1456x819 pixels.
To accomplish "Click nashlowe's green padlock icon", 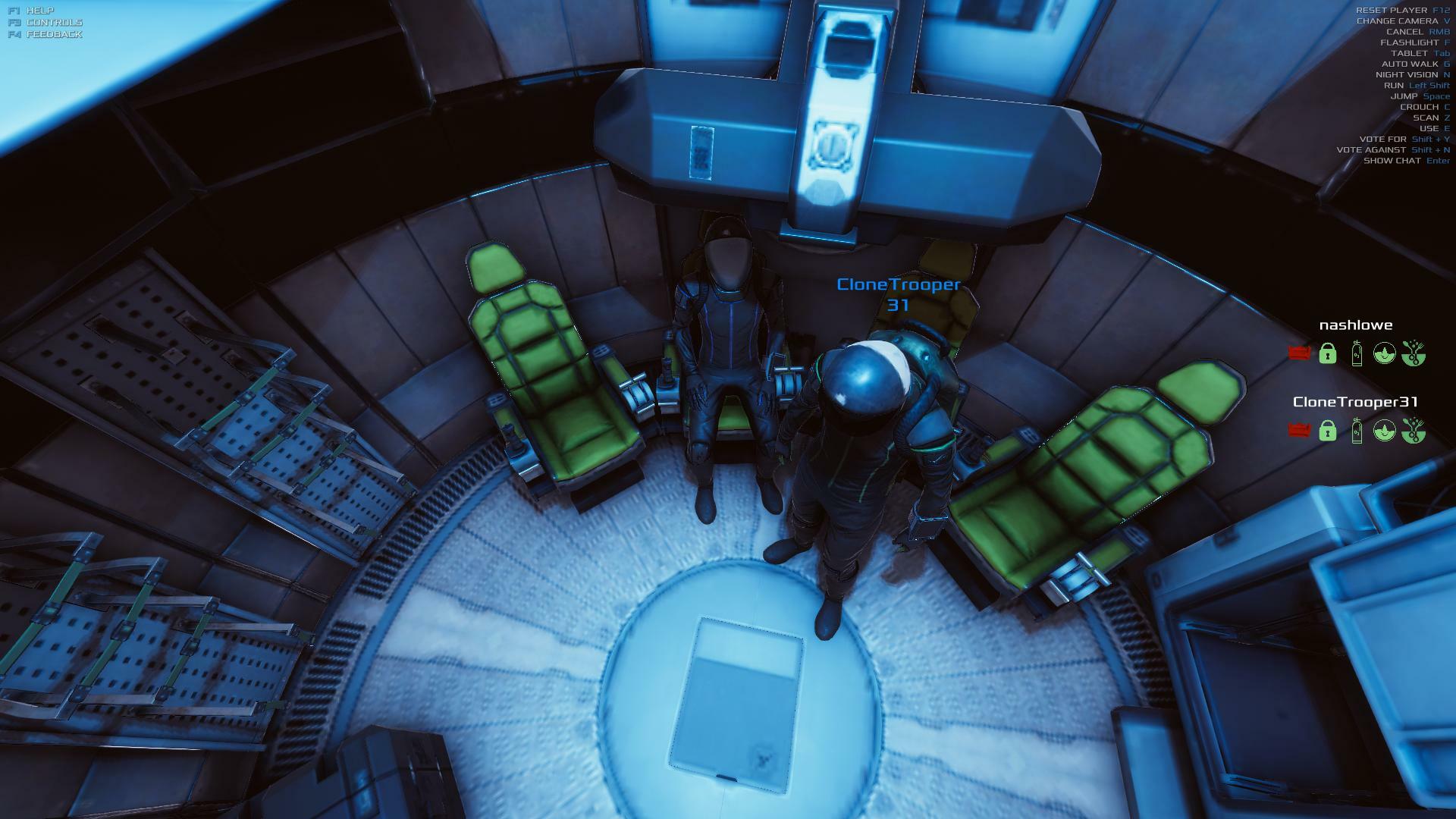I will (1327, 353).
